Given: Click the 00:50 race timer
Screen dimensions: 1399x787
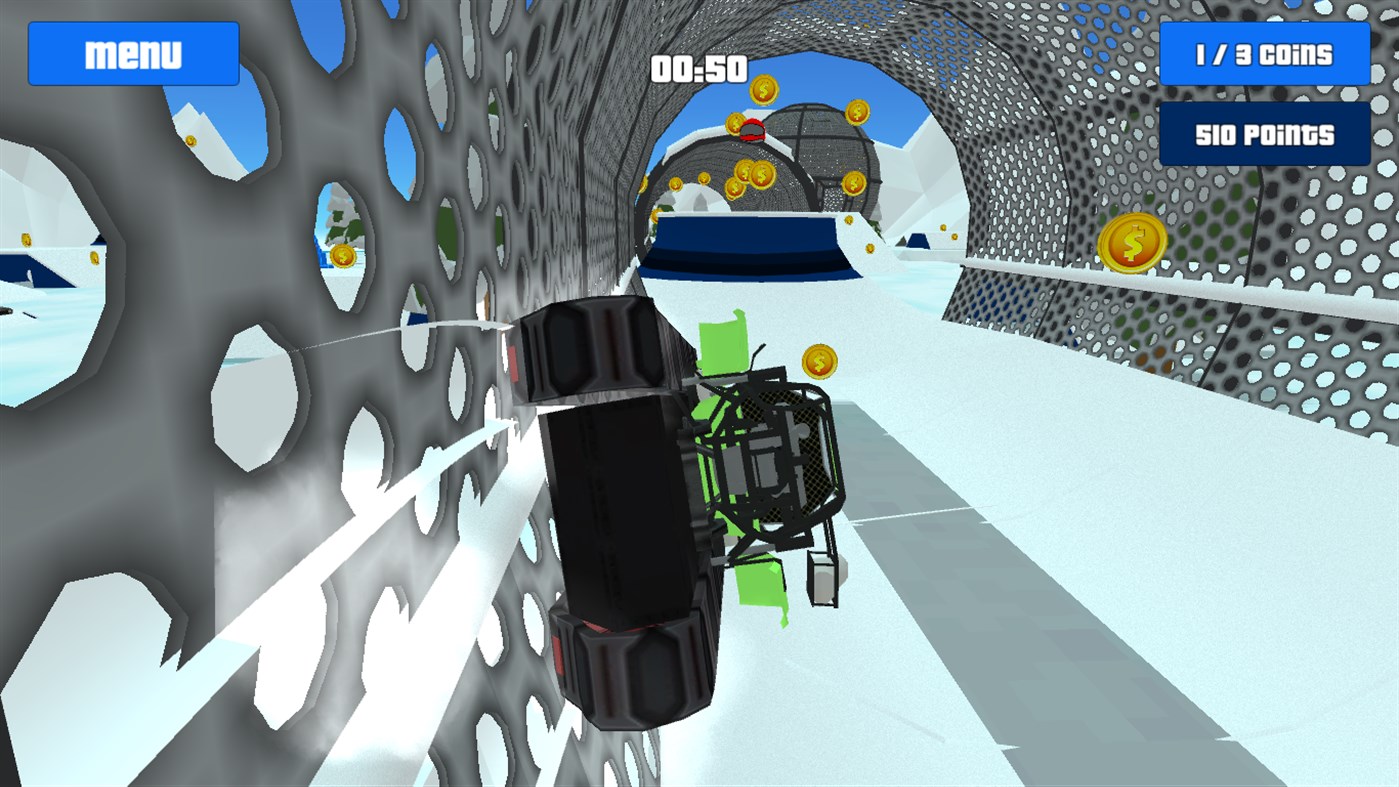Looking at the screenshot, I should point(699,69).
